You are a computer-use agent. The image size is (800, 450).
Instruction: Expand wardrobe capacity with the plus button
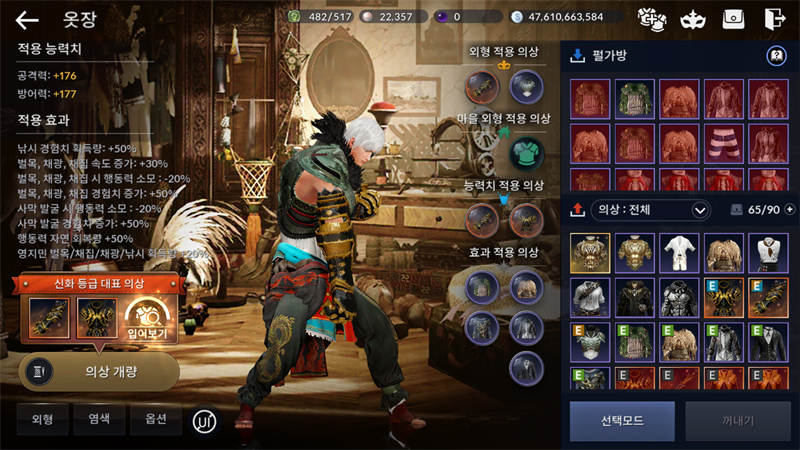coord(789,210)
